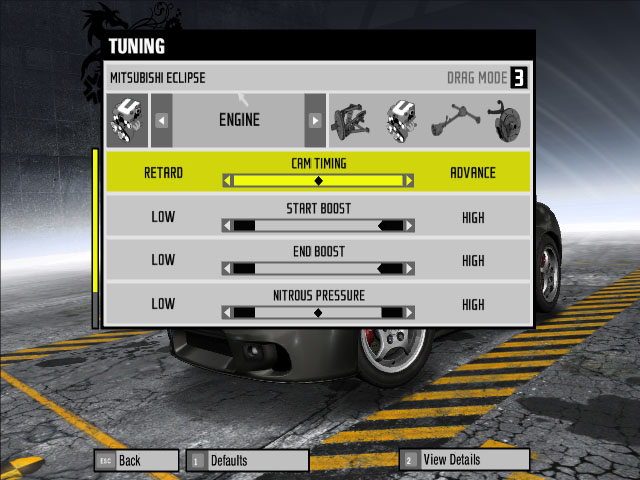Click the Nitrous Pressure slider track
640x480 pixels.
(318, 312)
